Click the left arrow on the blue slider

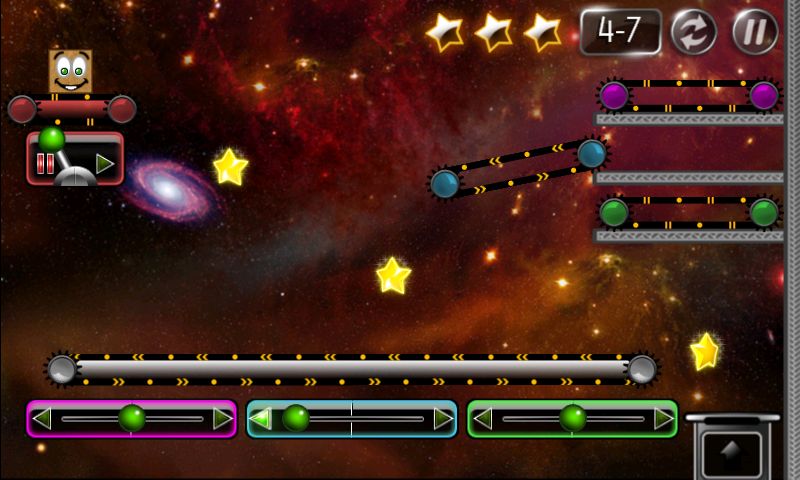pyautogui.click(x=261, y=419)
